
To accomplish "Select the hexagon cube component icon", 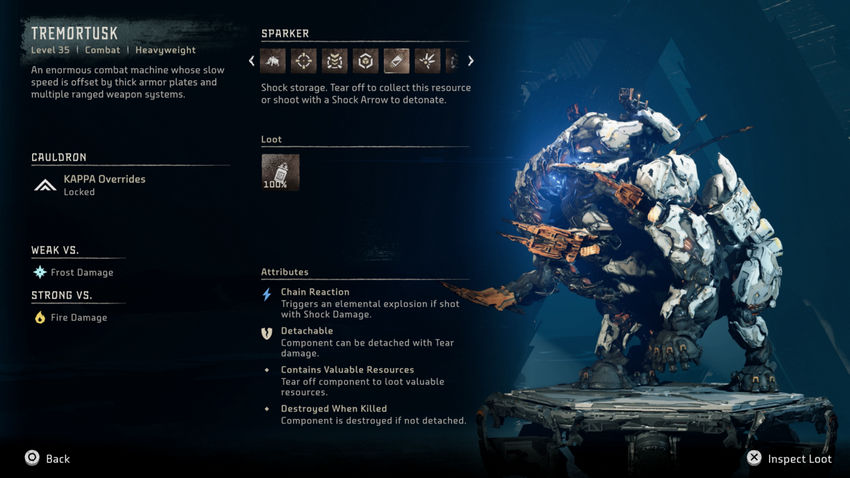I will [x=366, y=61].
